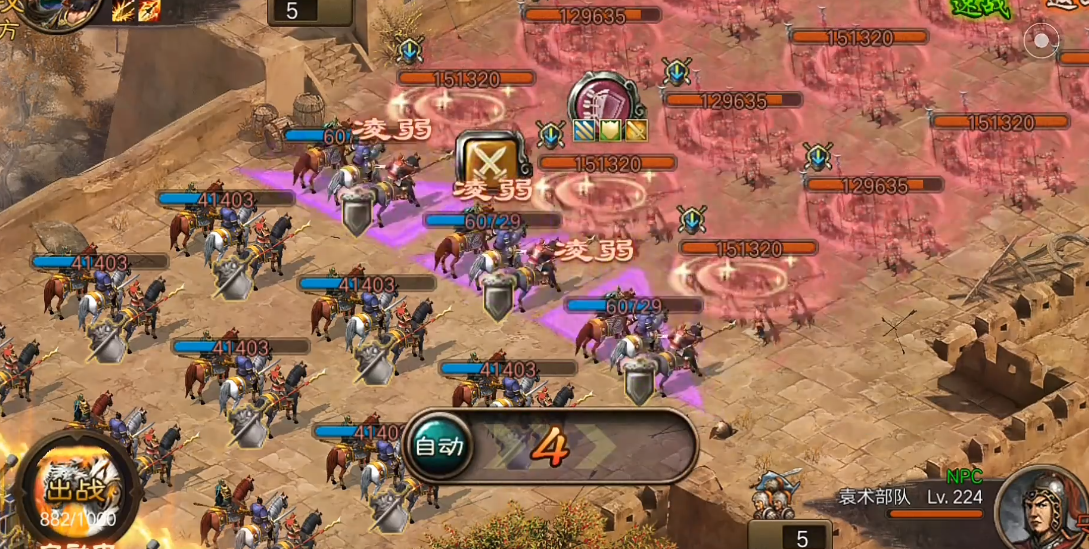Tap the soldier troop icon above counter 5
1089x549 pixels.
coord(777,493)
